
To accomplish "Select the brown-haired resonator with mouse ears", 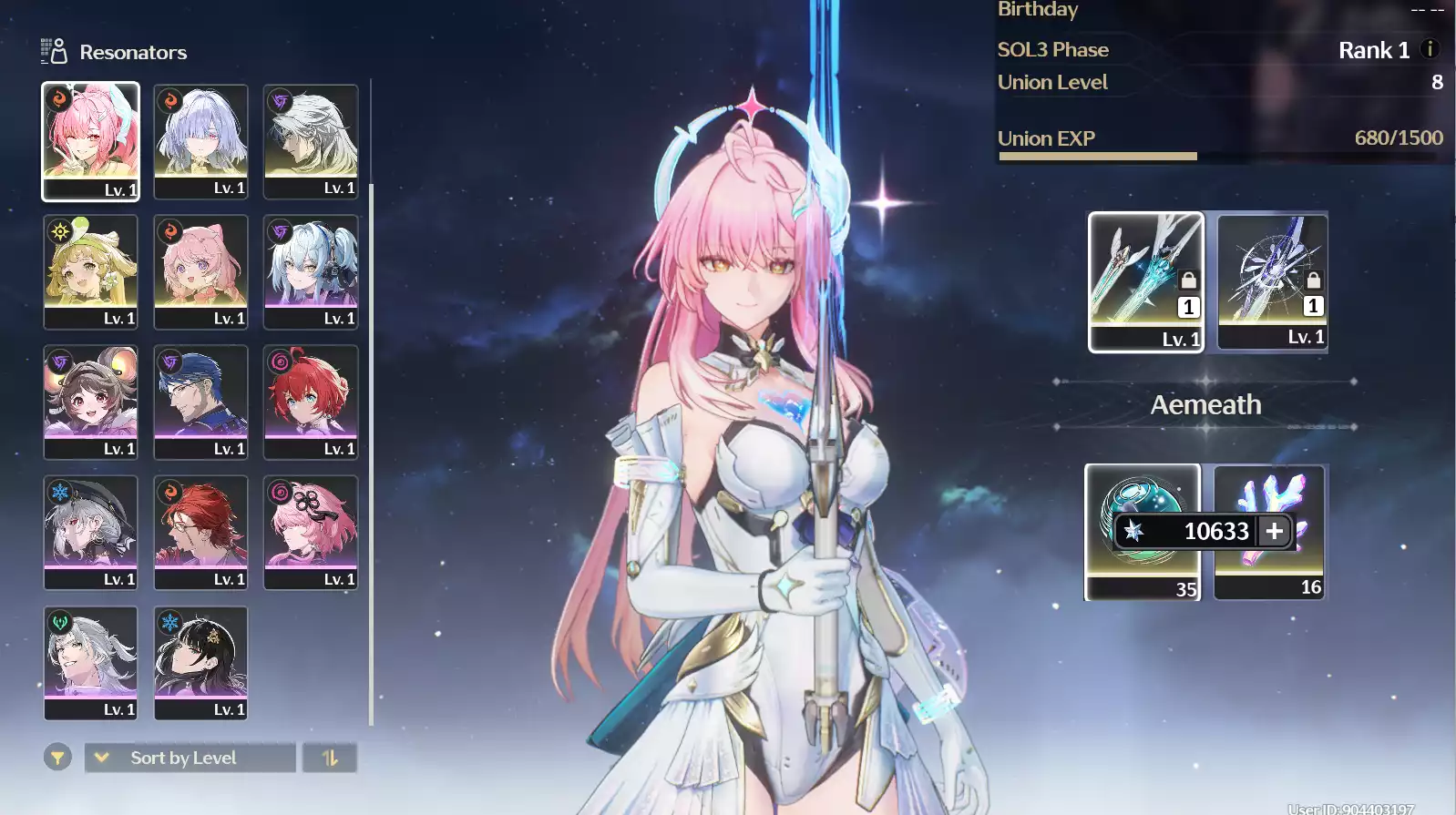I will pyautogui.click(x=90, y=402).
